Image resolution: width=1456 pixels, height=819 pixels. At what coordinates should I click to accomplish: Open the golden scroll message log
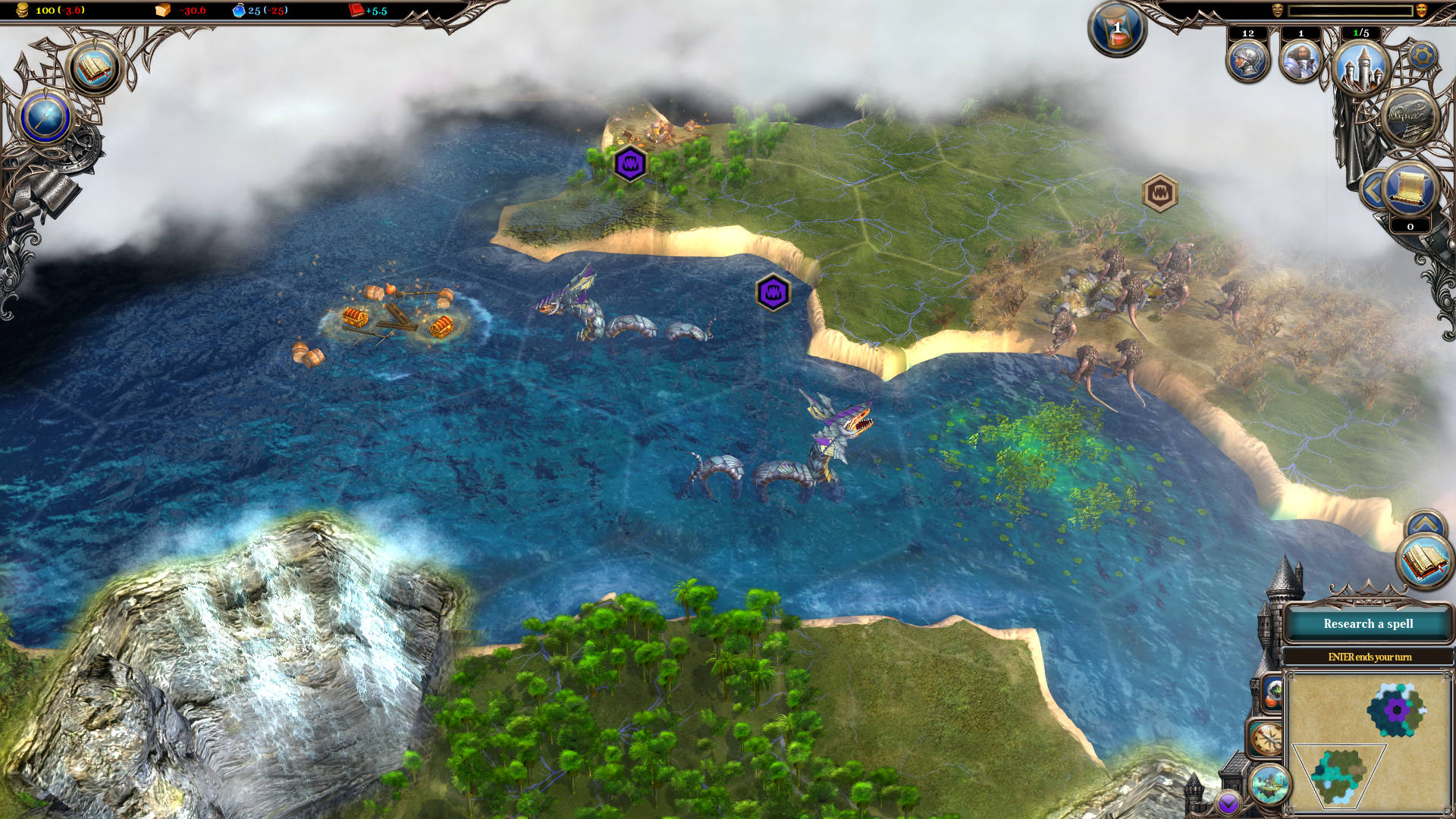pos(1410,190)
